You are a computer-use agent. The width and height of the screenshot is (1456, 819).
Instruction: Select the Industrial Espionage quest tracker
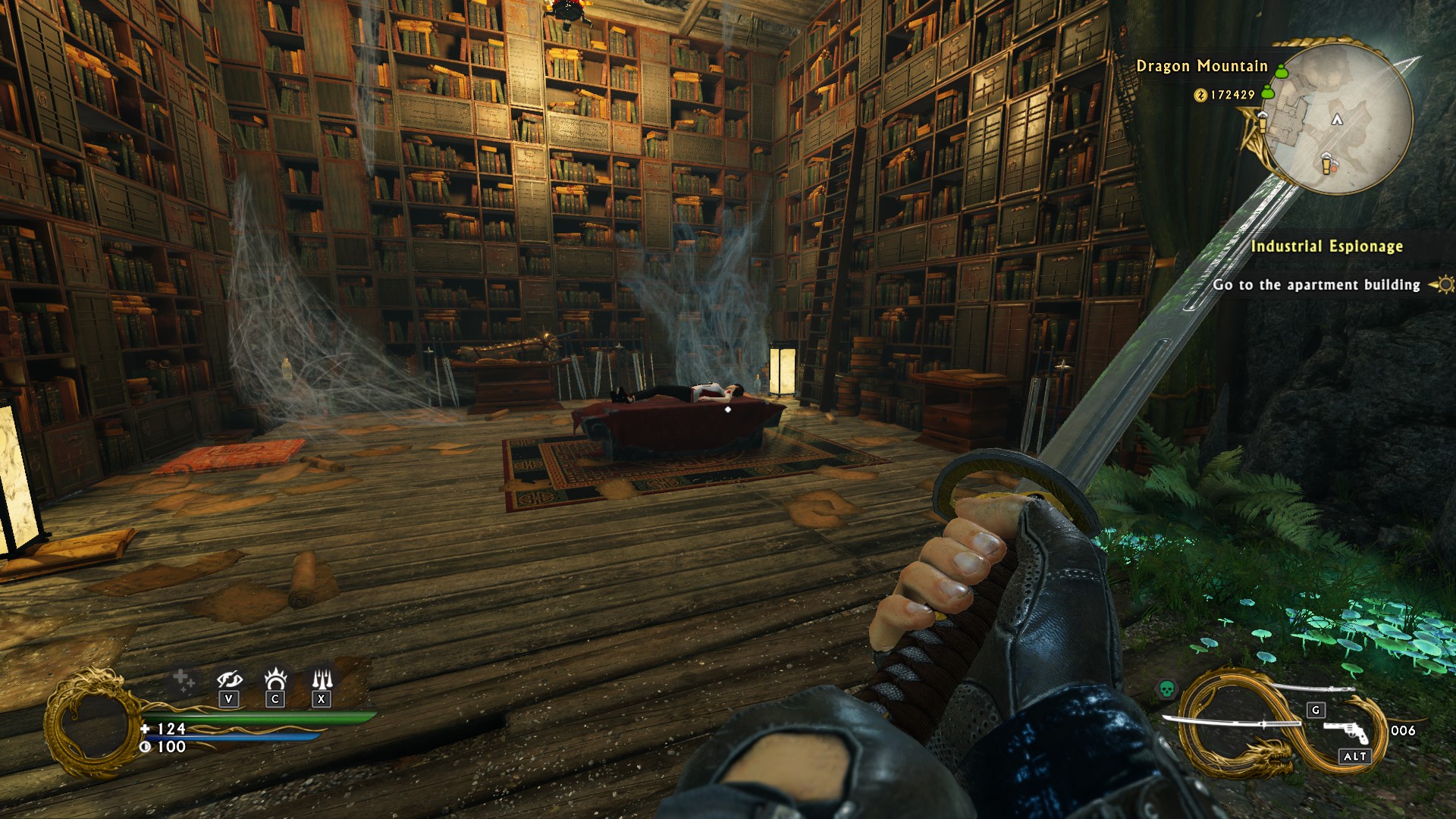[1326, 246]
